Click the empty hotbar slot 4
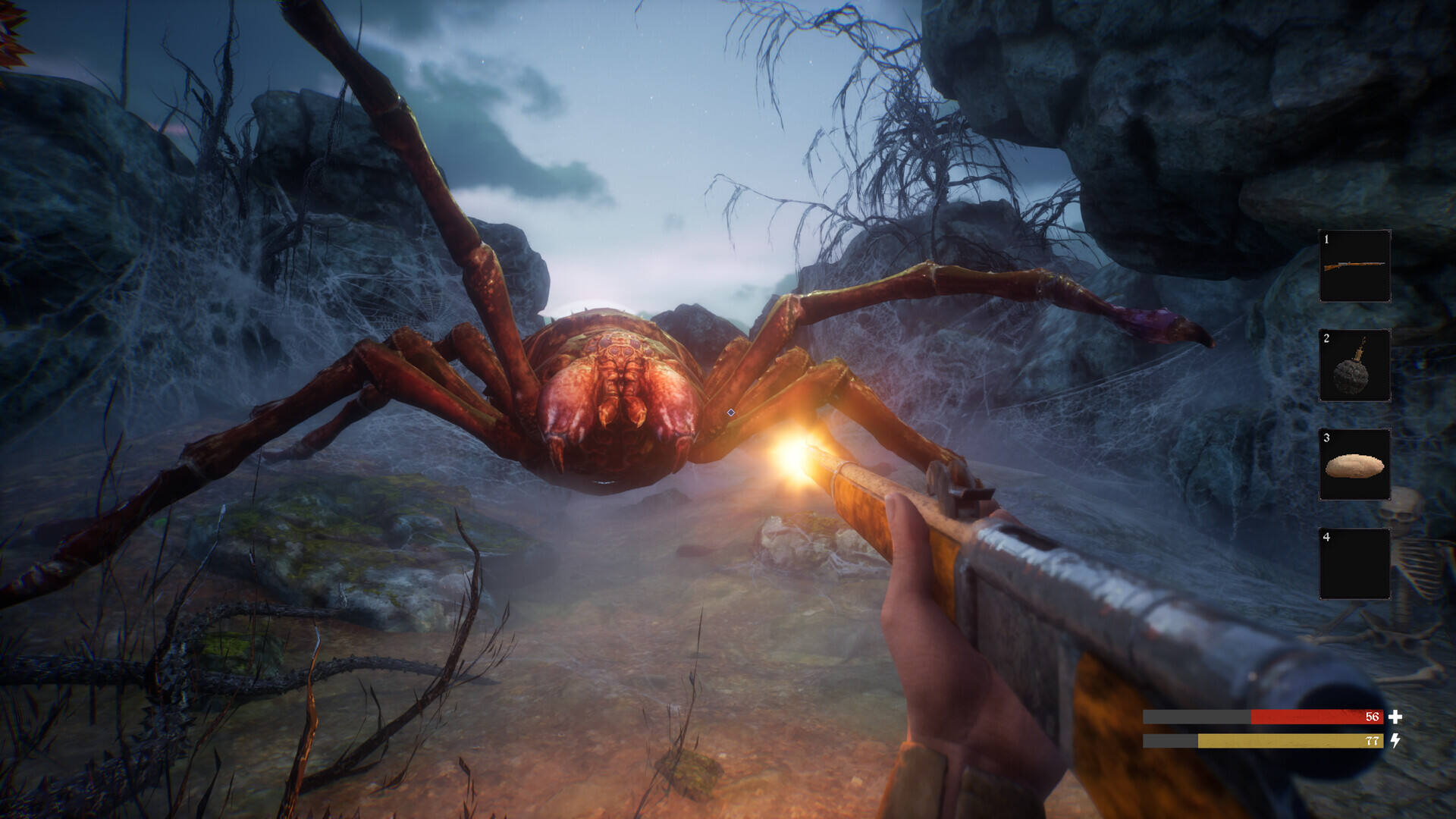 tap(1354, 564)
